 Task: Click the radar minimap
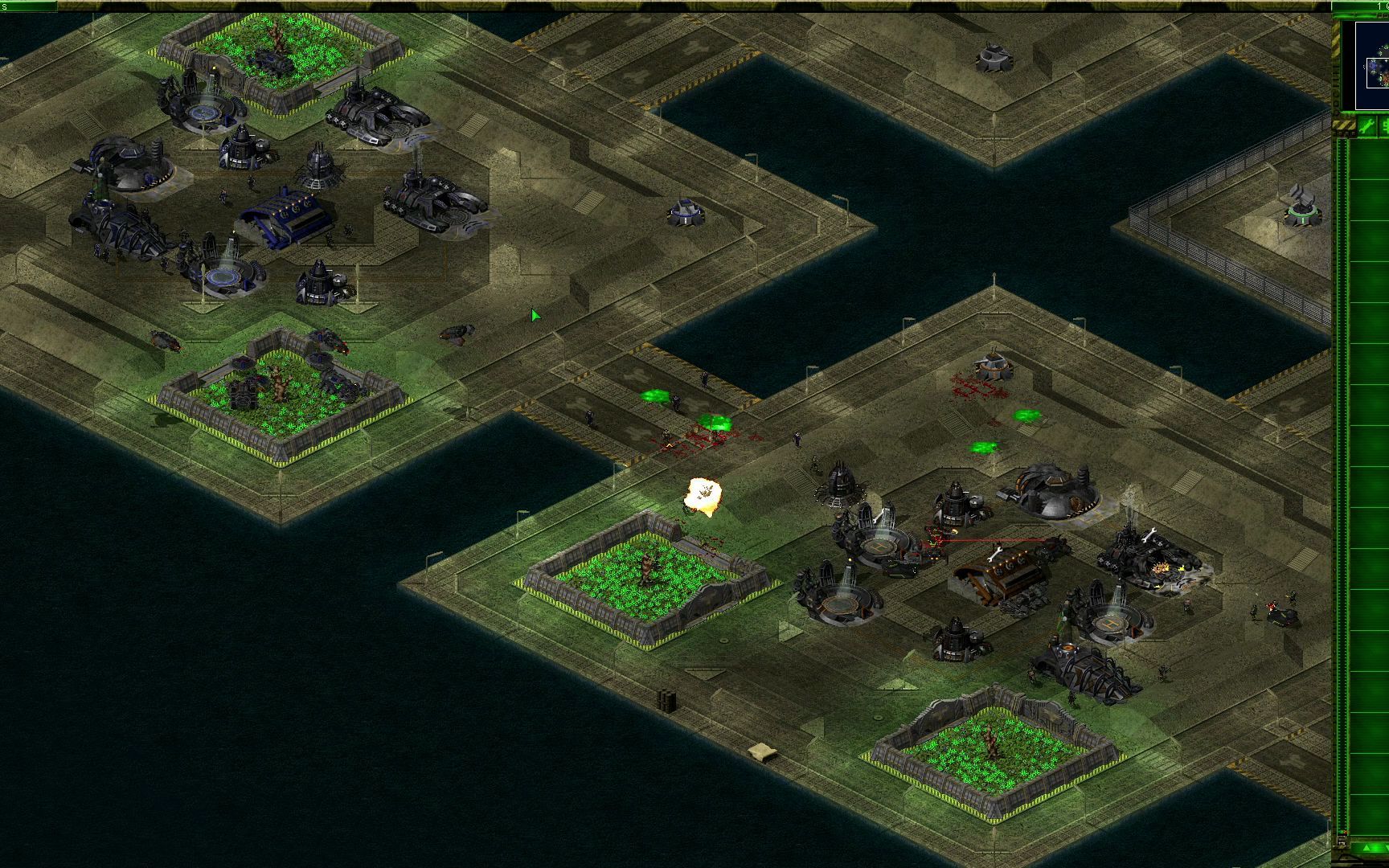tap(1372, 65)
